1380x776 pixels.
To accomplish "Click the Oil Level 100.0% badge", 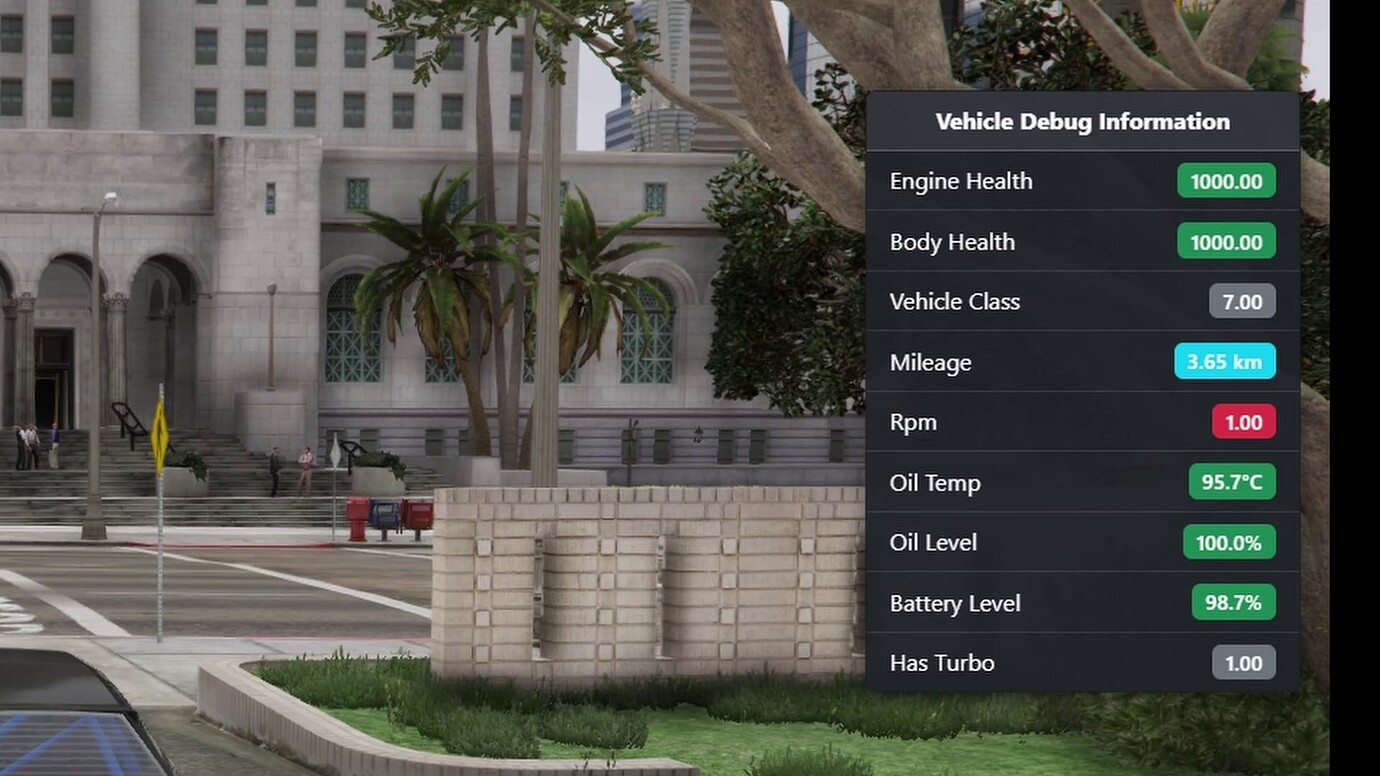I will tap(1229, 542).
